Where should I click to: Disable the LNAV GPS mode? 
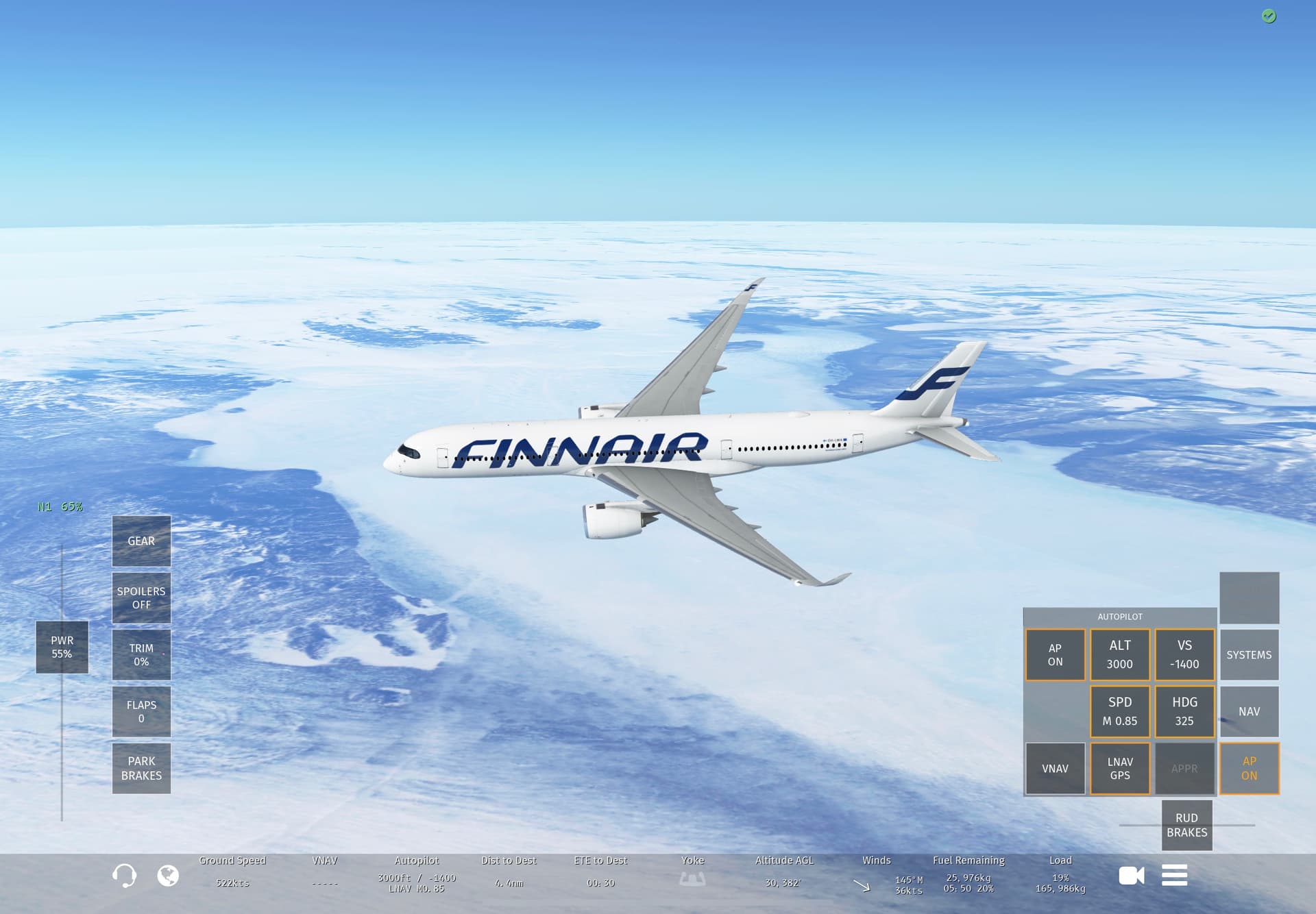point(1119,769)
